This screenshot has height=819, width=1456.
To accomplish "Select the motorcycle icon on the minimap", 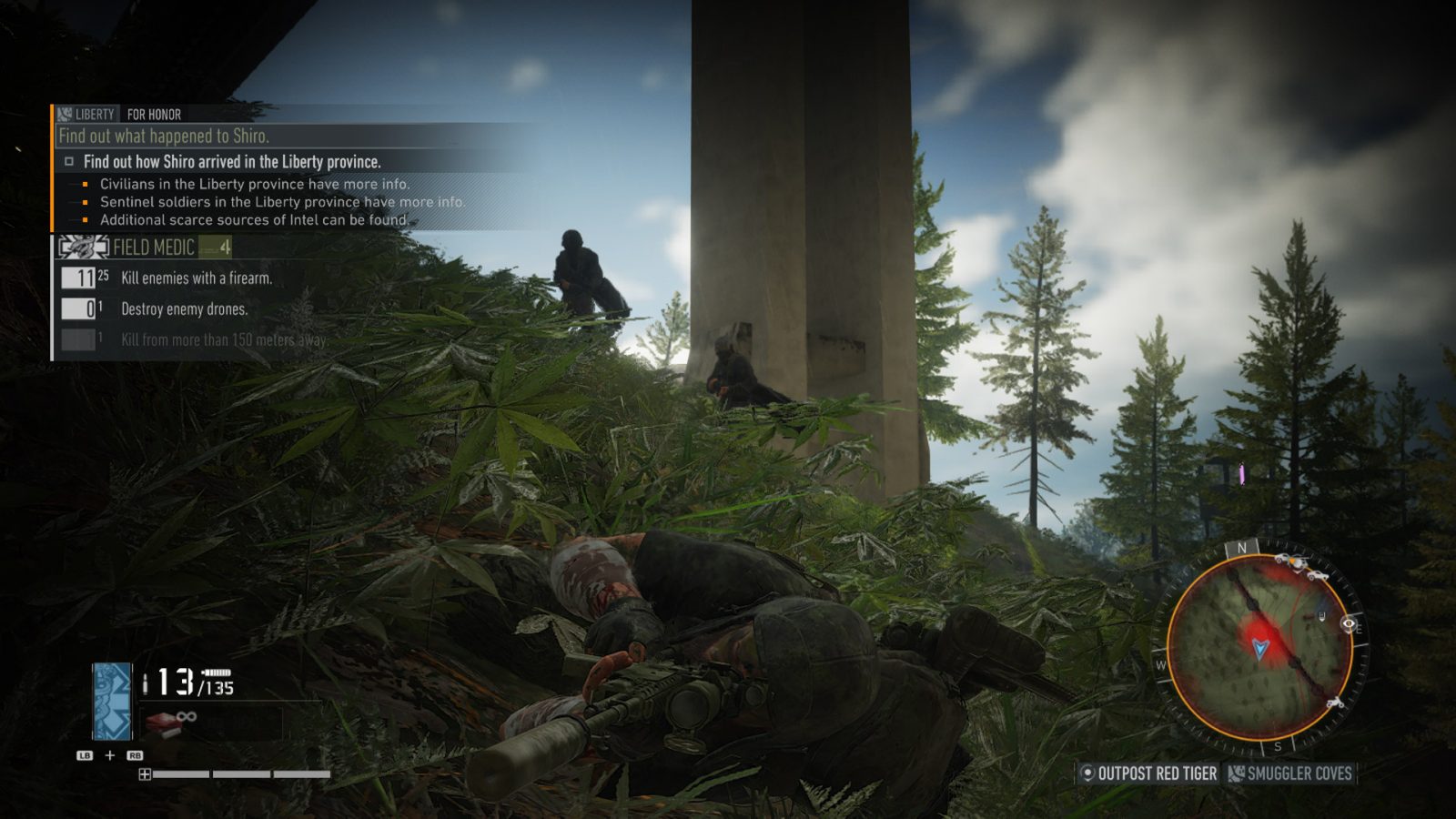I will (x=1335, y=703).
